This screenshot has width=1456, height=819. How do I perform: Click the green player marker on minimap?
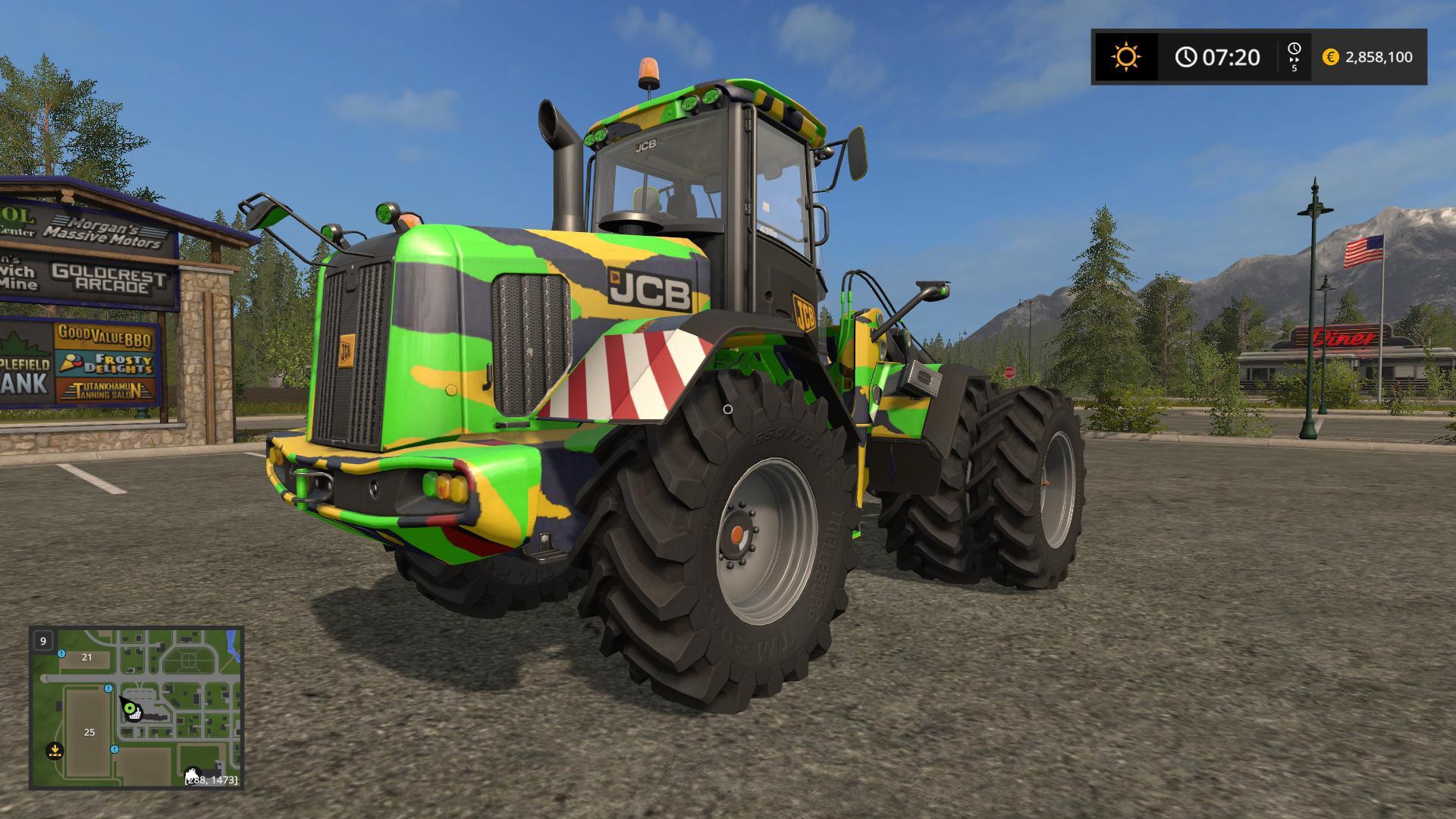[x=129, y=709]
